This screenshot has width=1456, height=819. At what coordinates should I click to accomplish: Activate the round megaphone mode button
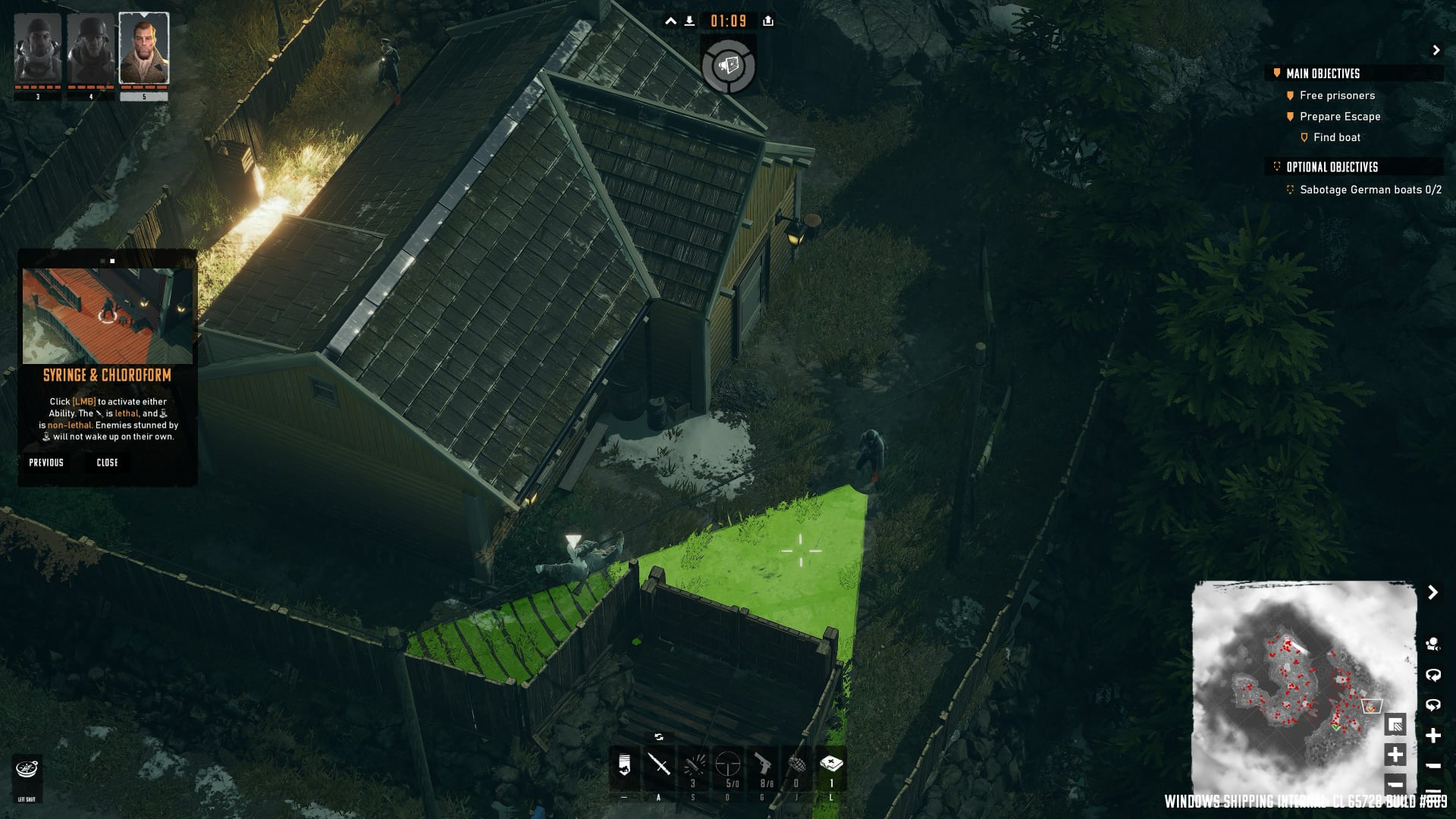point(728,67)
